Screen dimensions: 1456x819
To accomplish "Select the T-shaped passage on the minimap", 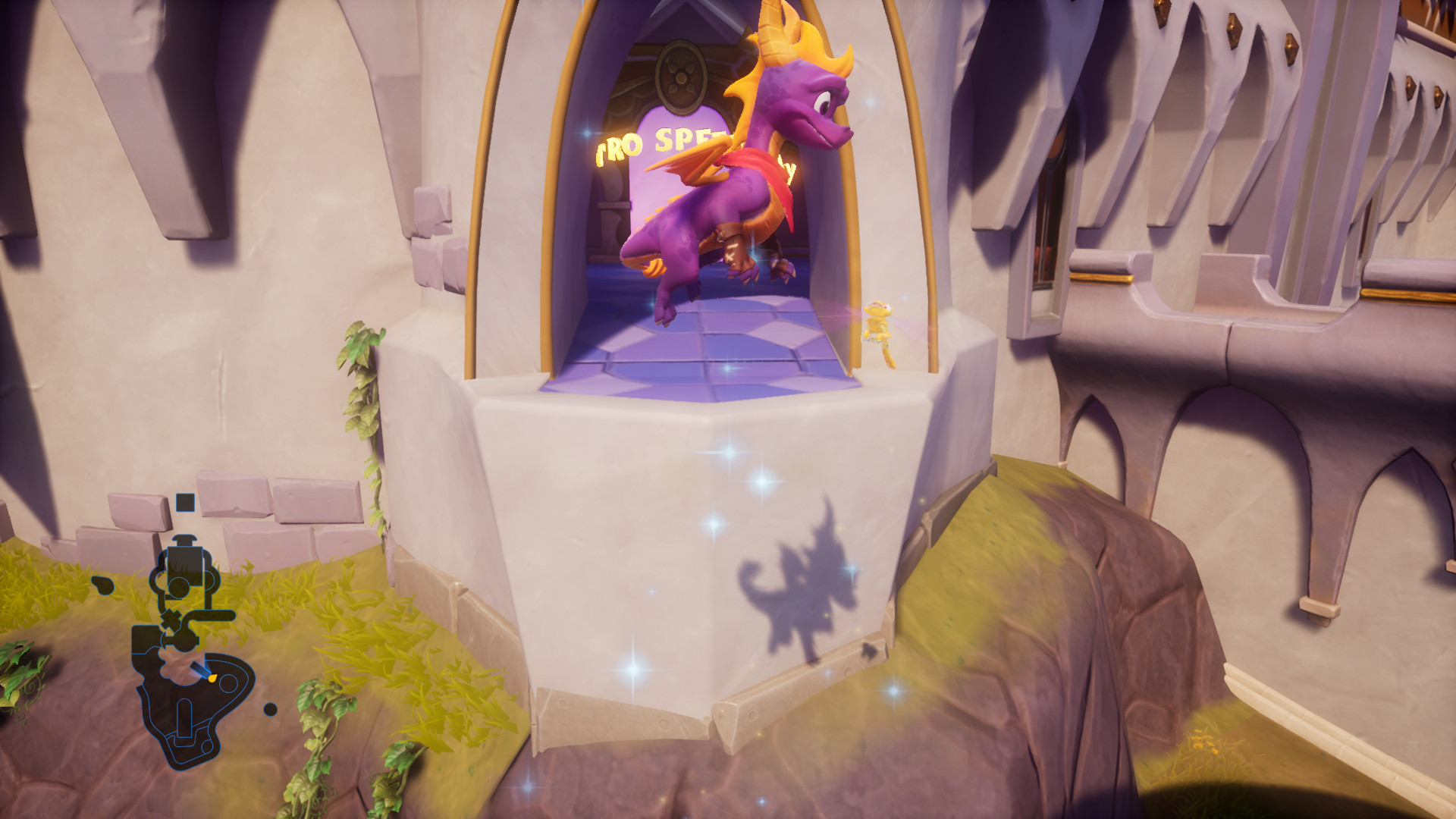I will tap(185, 539).
